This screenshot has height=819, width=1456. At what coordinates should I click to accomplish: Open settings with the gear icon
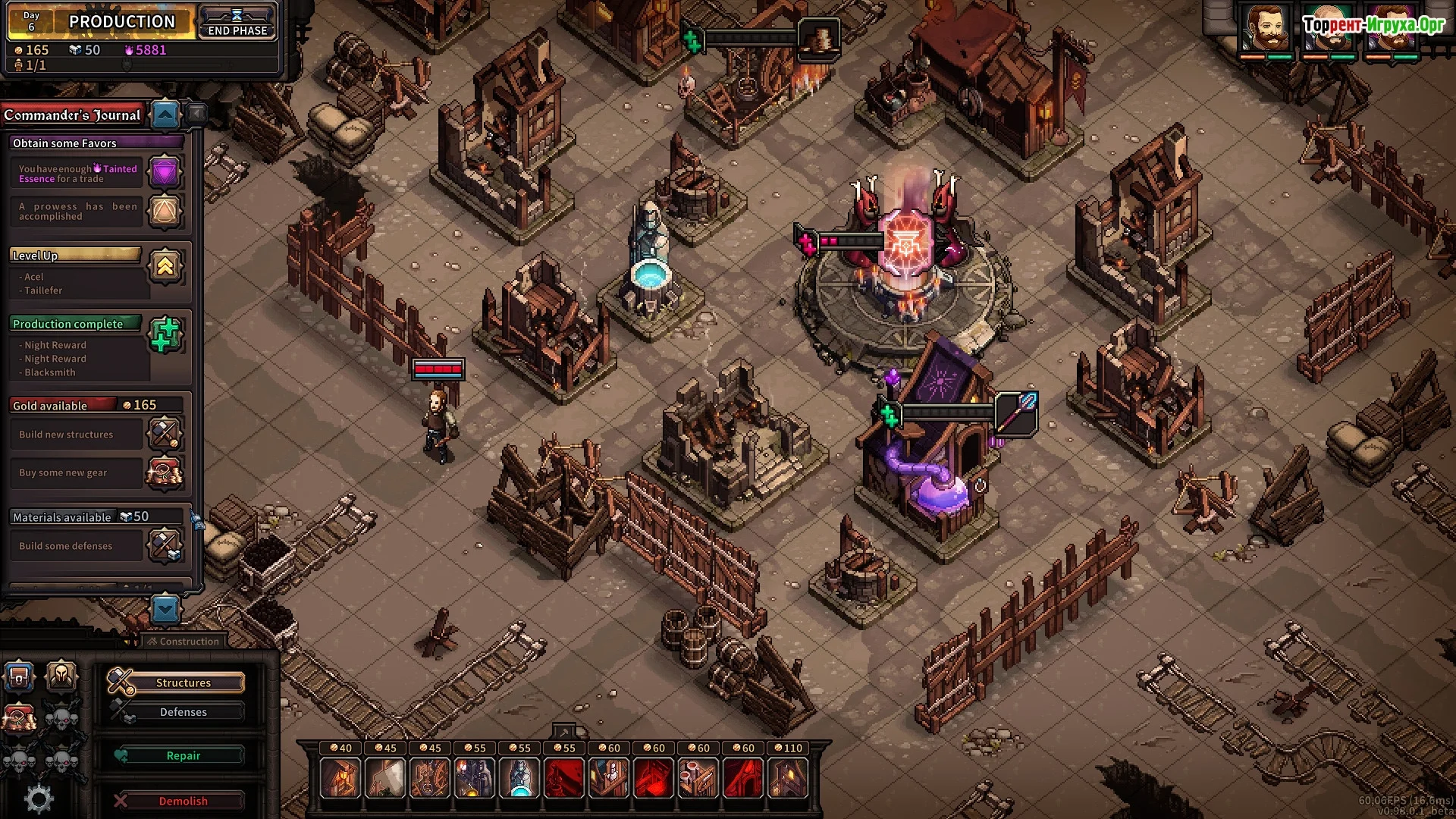pos(39,799)
